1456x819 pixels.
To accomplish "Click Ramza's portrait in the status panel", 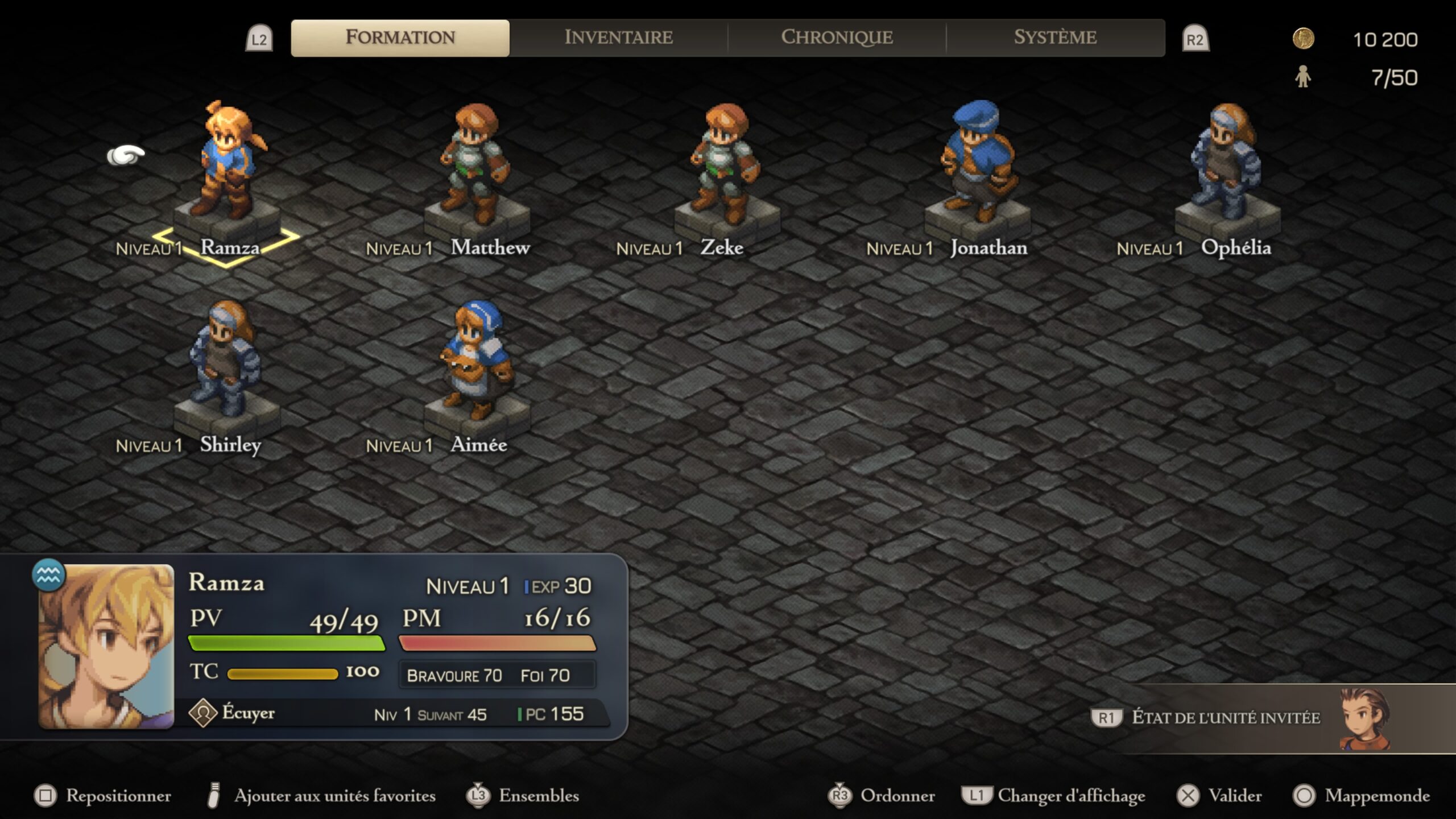I will [106, 646].
